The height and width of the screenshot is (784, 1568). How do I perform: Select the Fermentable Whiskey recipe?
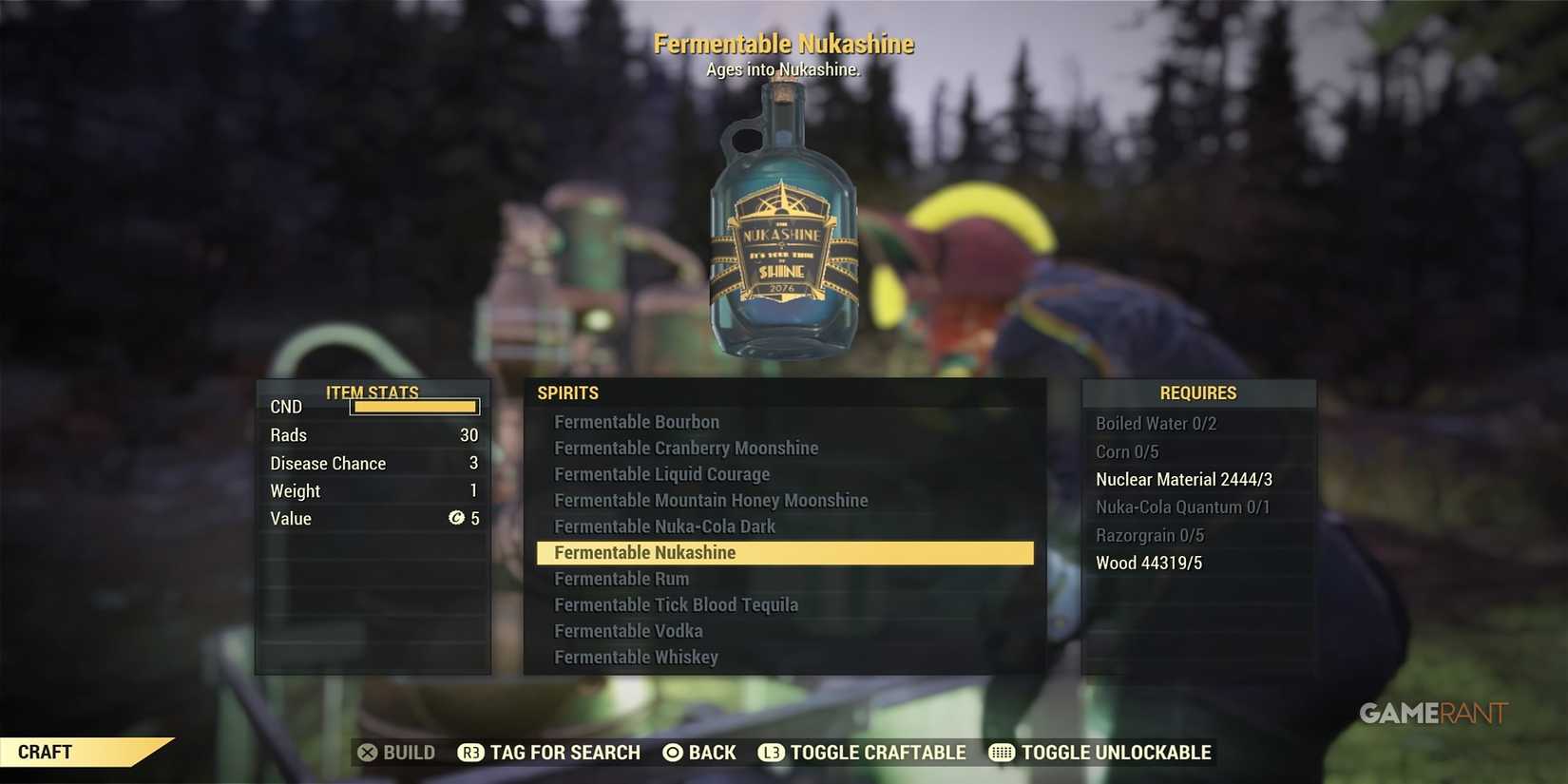(x=637, y=656)
